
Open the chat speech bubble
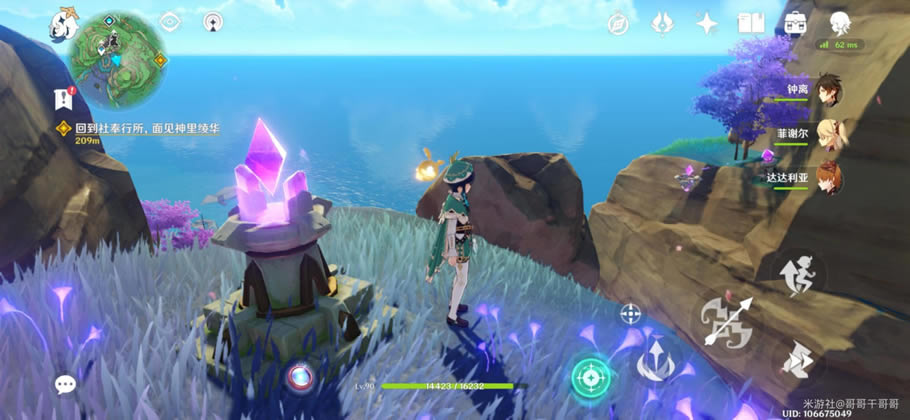click(66, 384)
